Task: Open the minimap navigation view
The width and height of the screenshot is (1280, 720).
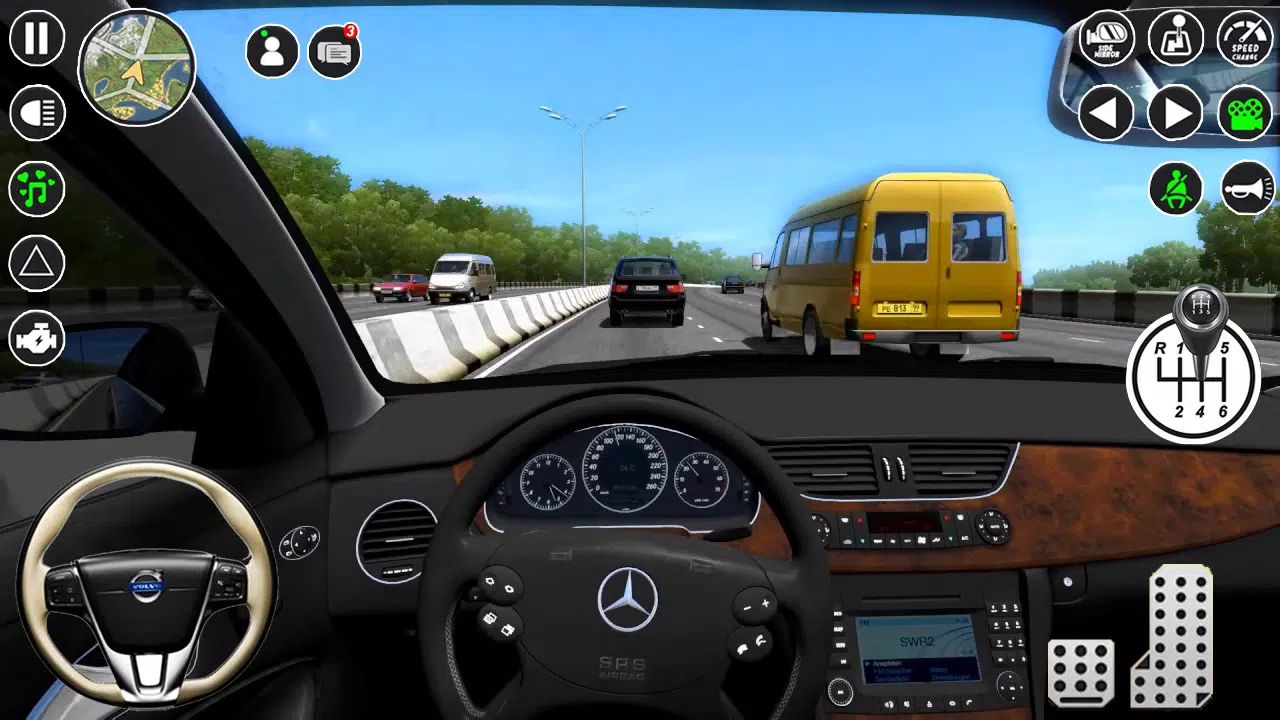Action: (135, 68)
